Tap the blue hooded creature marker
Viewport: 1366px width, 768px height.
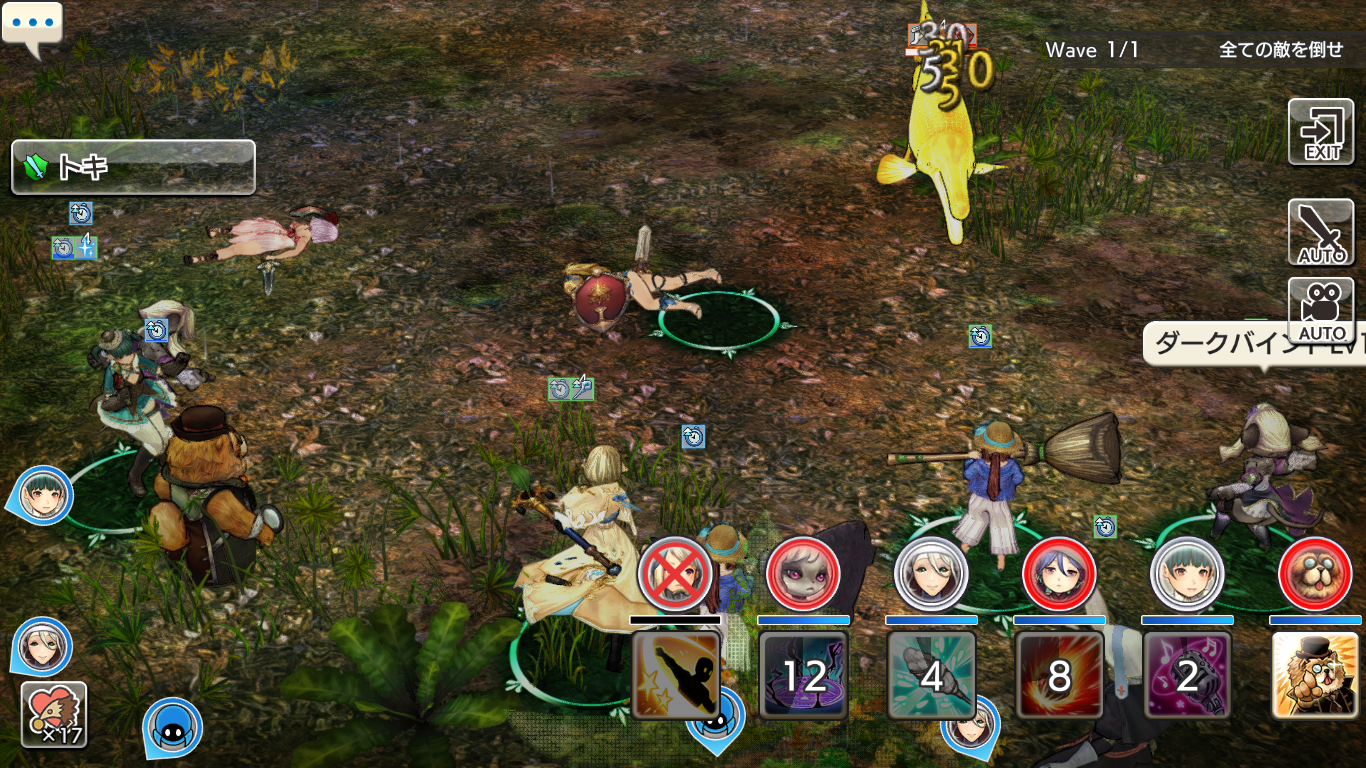[172, 726]
